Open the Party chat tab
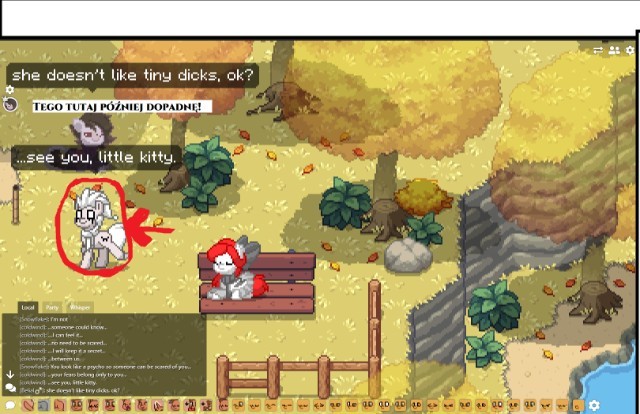 (53, 307)
